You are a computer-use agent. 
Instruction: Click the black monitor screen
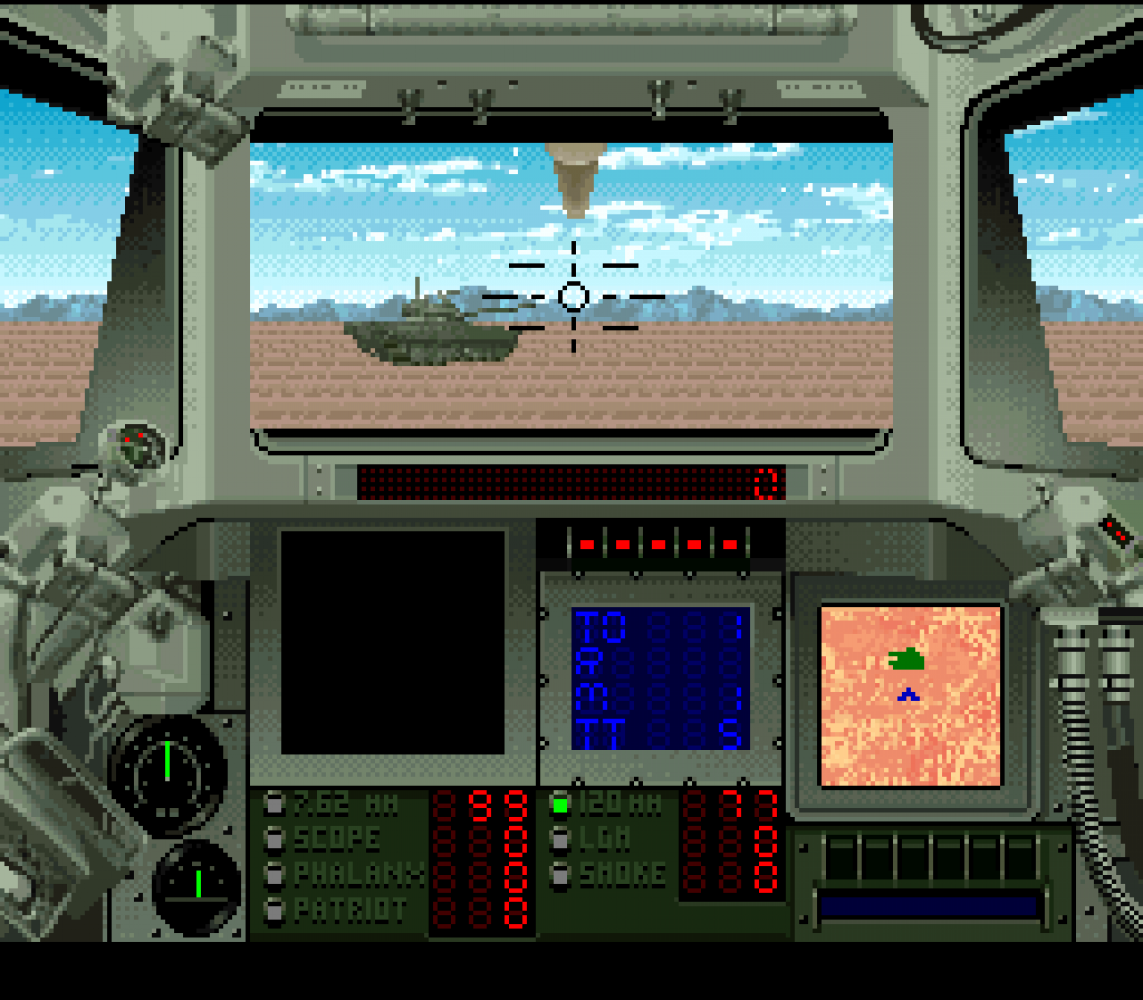point(393,642)
